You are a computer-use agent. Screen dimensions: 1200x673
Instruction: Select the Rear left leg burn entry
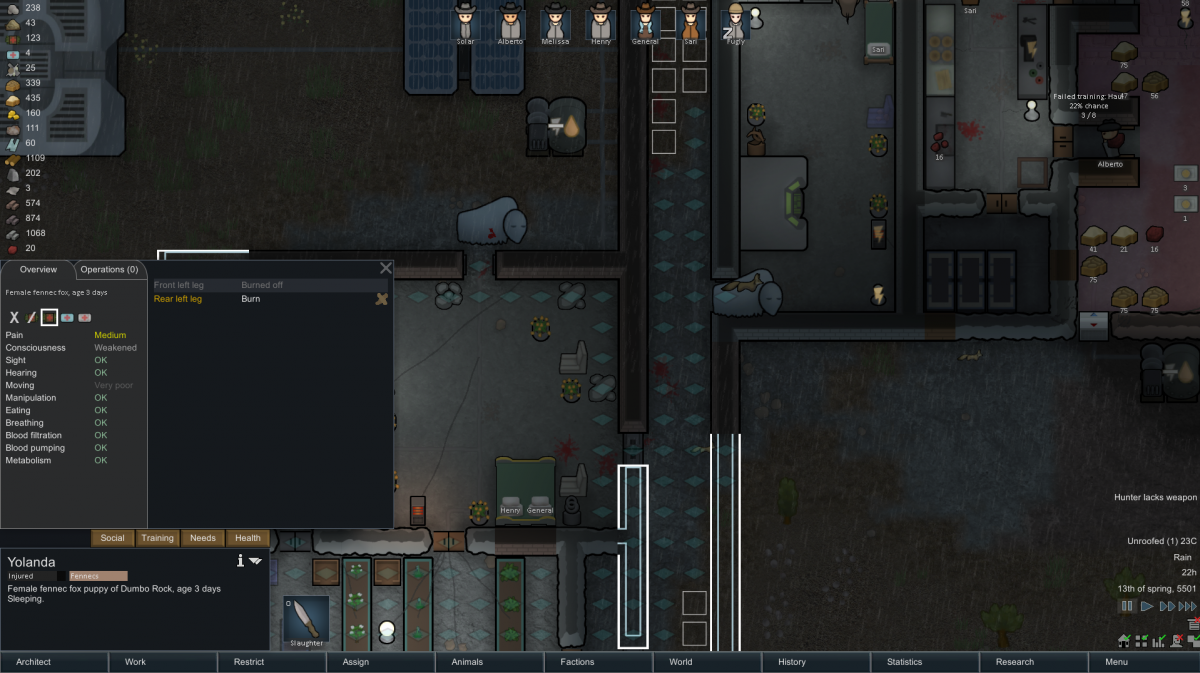[x=178, y=299]
